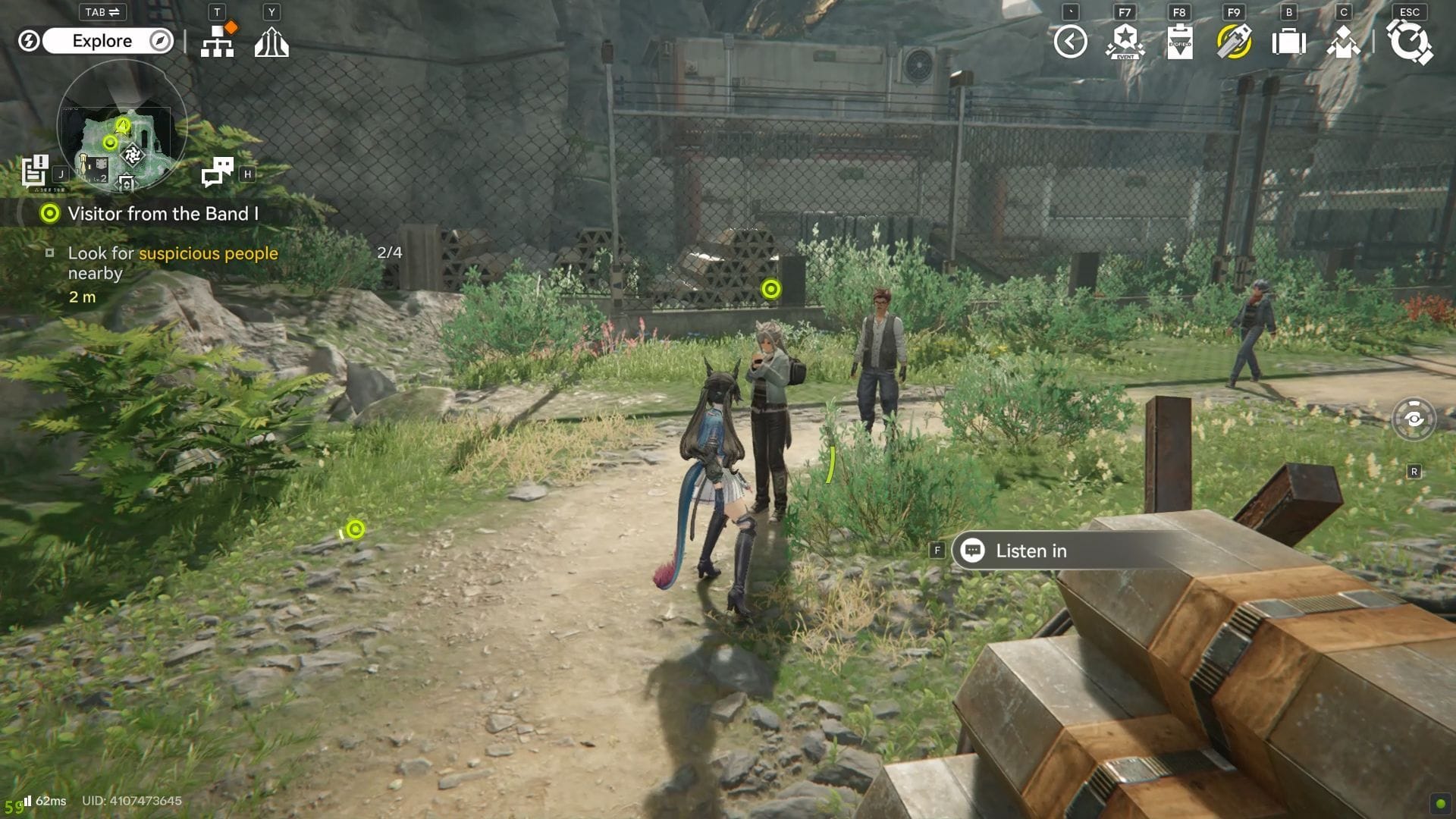Open the Endfield clipboard icon

pos(1179,42)
